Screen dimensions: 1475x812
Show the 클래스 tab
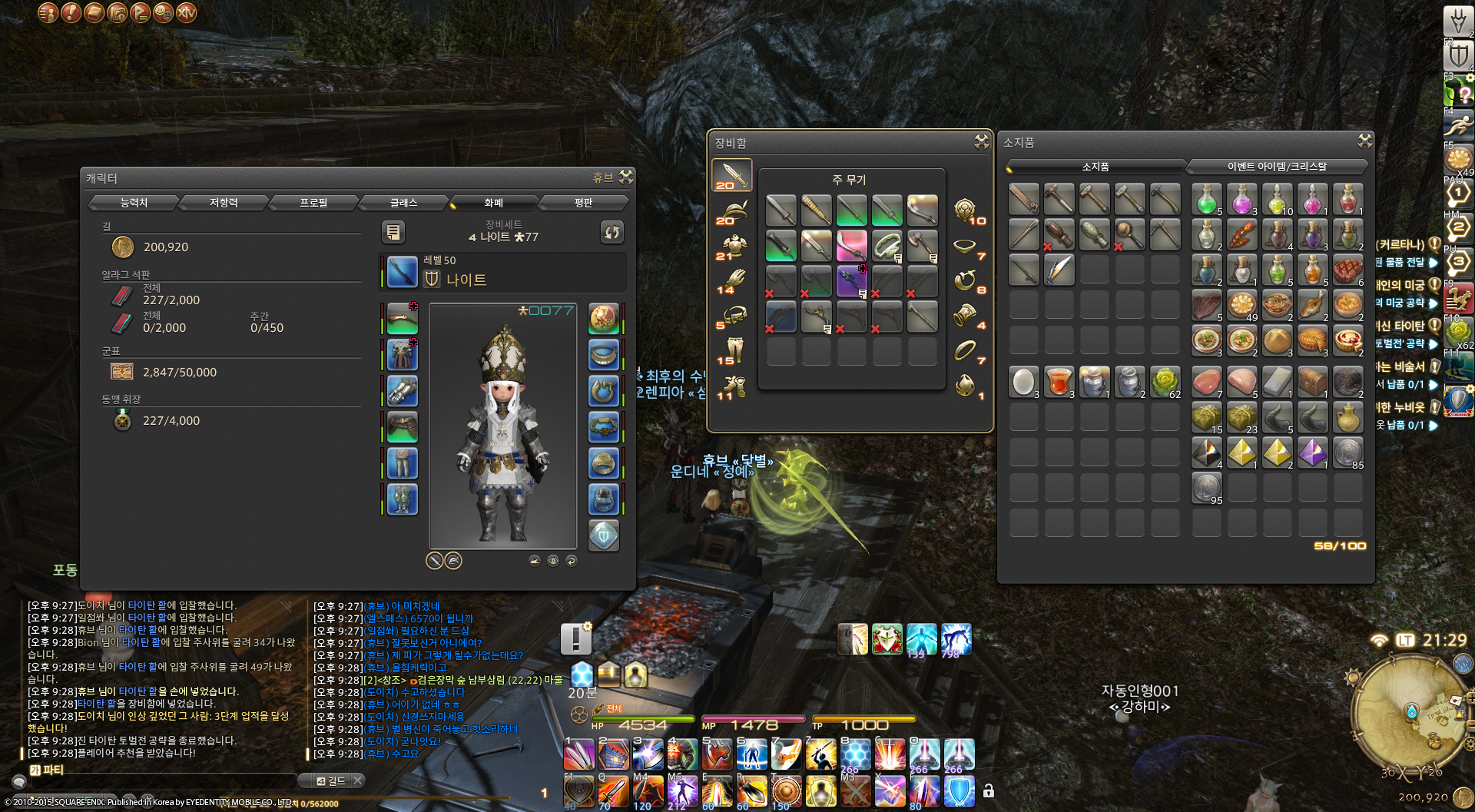pyautogui.click(x=403, y=203)
